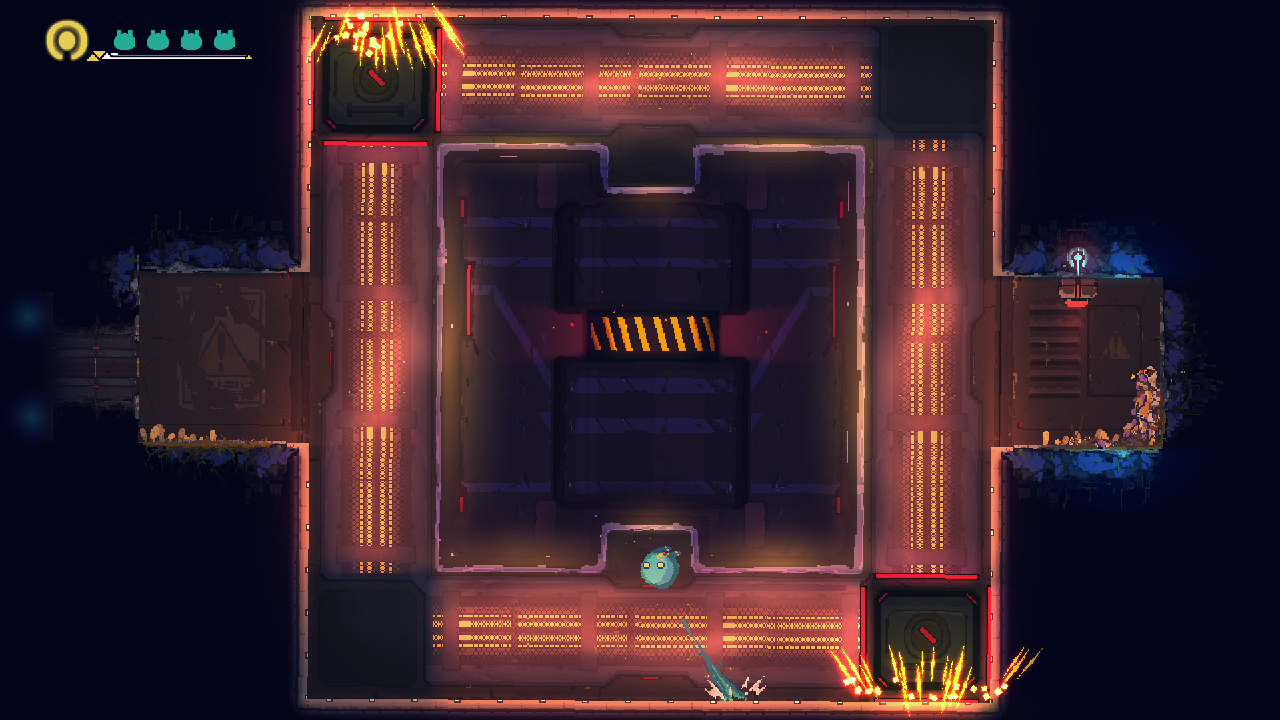This screenshot has width=1280, height=720.
Task: Select the second teal creature icon
Action: pos(156,39)
